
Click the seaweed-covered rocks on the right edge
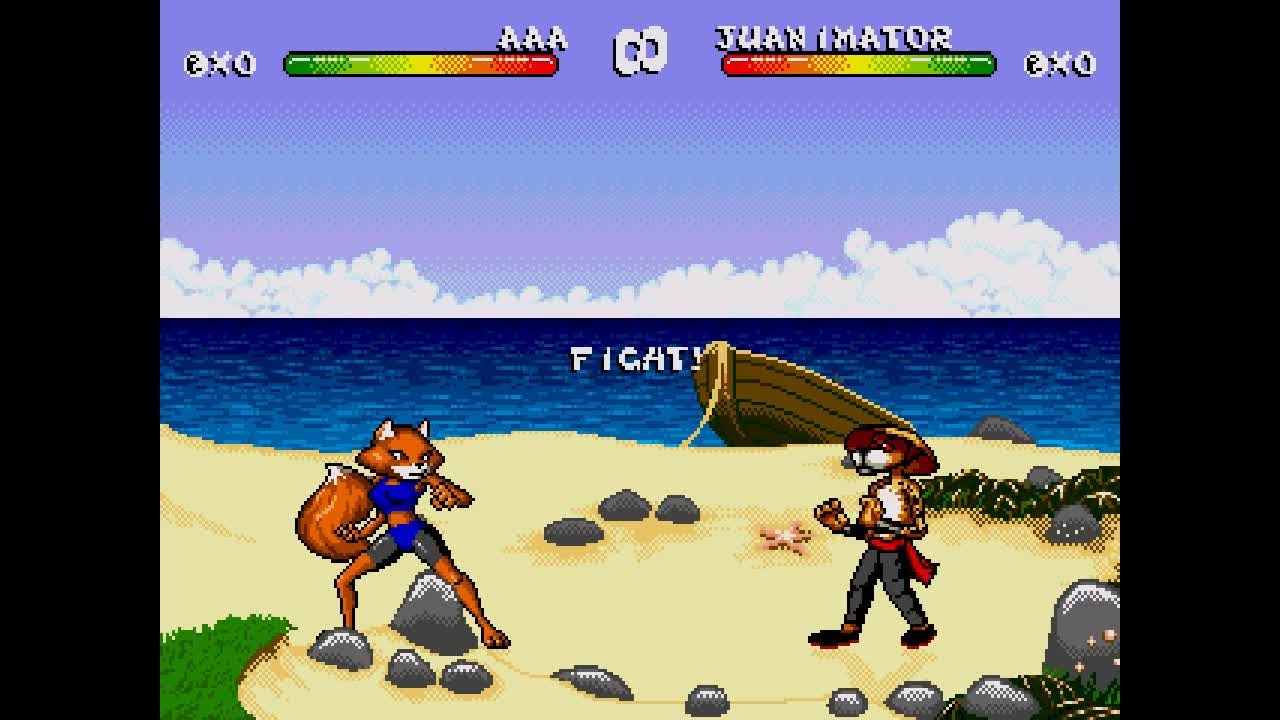pyautogui.click(x=1000, y=490)
